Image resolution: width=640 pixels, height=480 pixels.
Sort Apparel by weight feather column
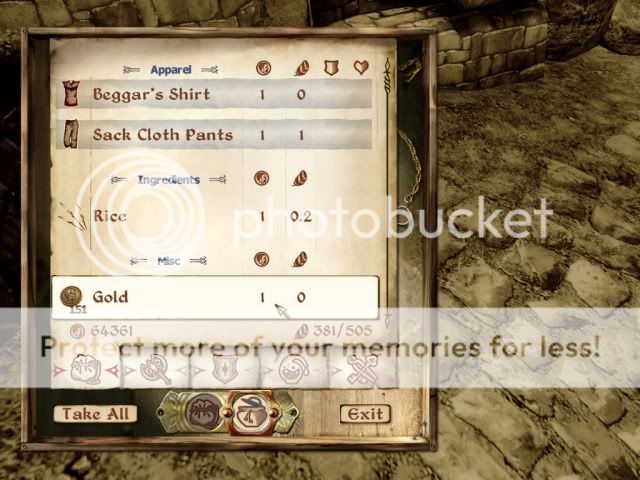299,69
